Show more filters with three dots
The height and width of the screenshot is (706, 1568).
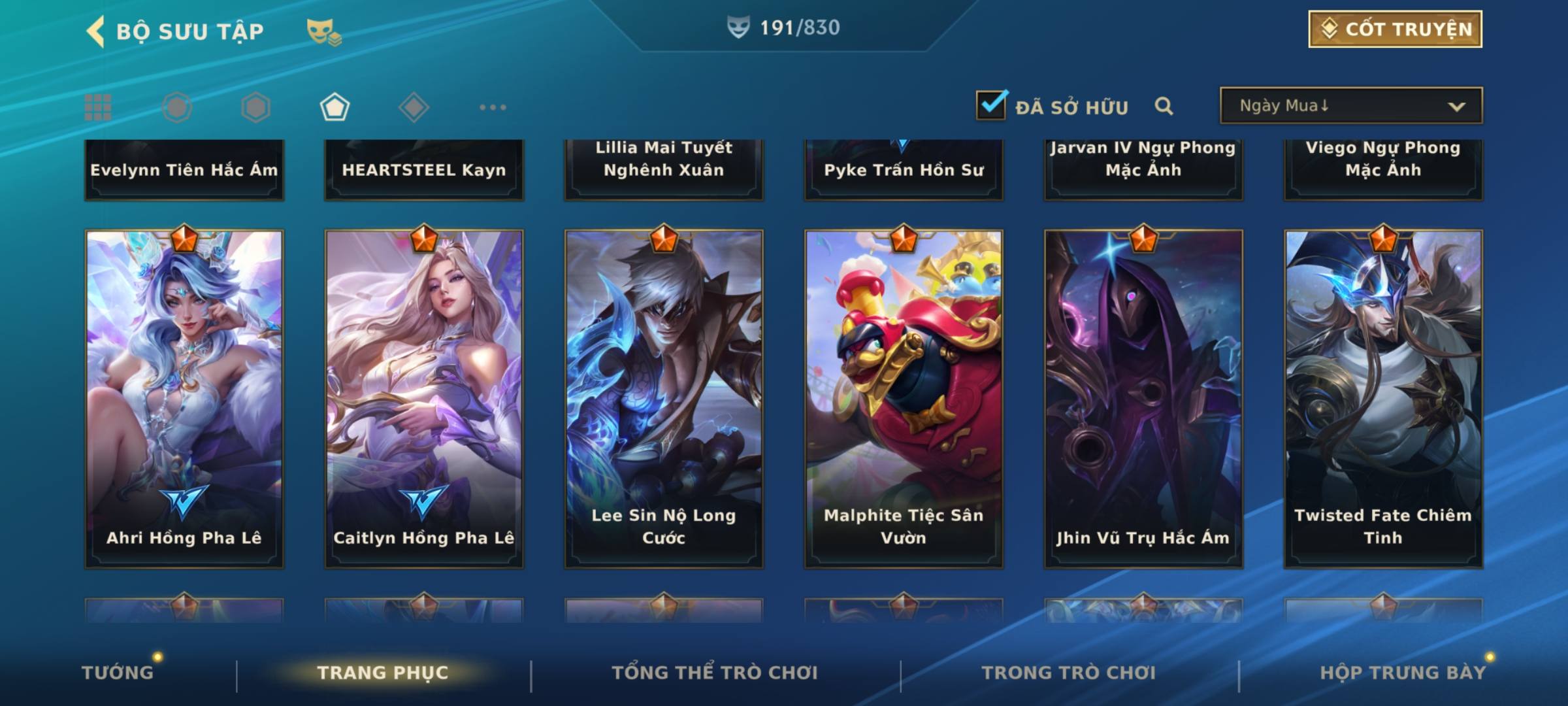[x=493, y=107]
